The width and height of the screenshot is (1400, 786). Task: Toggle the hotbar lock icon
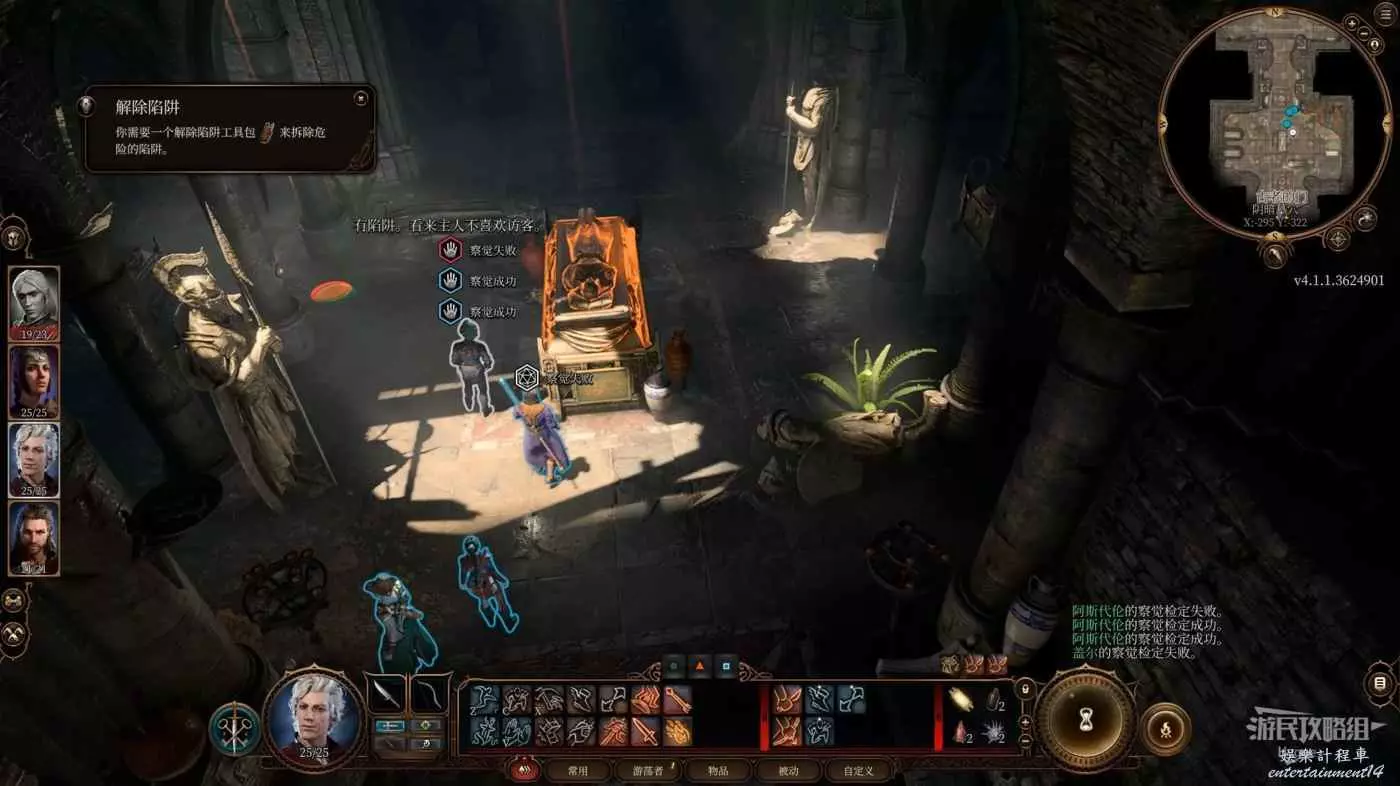click(x=1024, y=690)
